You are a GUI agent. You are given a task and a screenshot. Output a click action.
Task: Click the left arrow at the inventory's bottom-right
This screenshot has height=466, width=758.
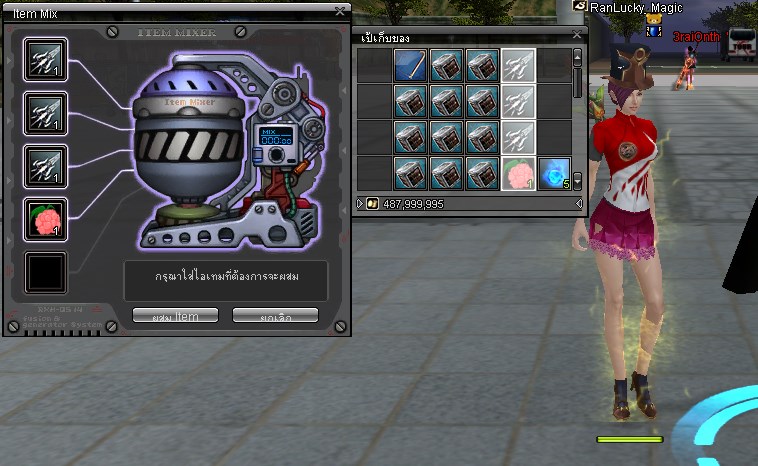coord(579,204)
